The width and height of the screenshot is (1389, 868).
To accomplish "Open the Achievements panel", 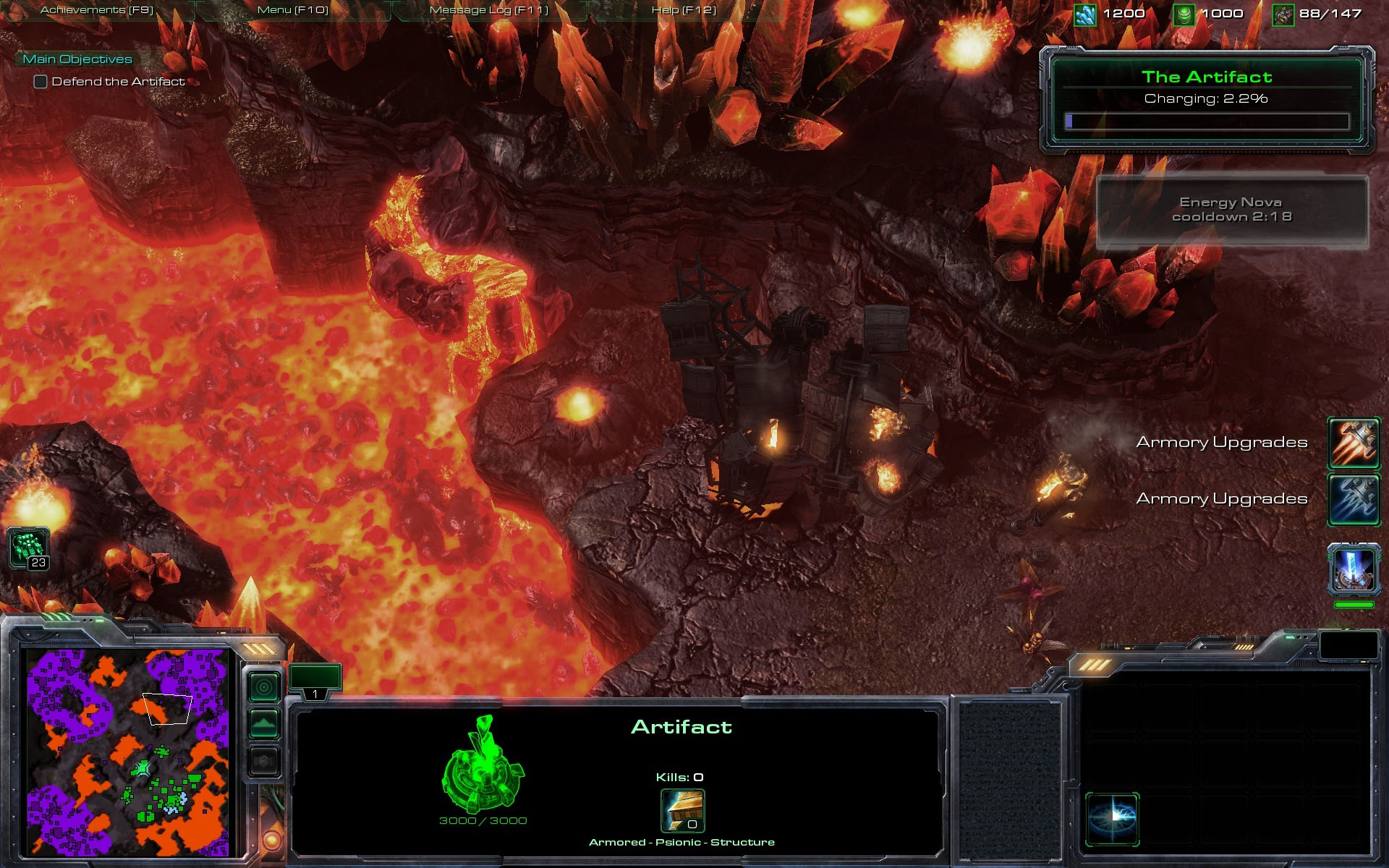I will click(97, 10).
